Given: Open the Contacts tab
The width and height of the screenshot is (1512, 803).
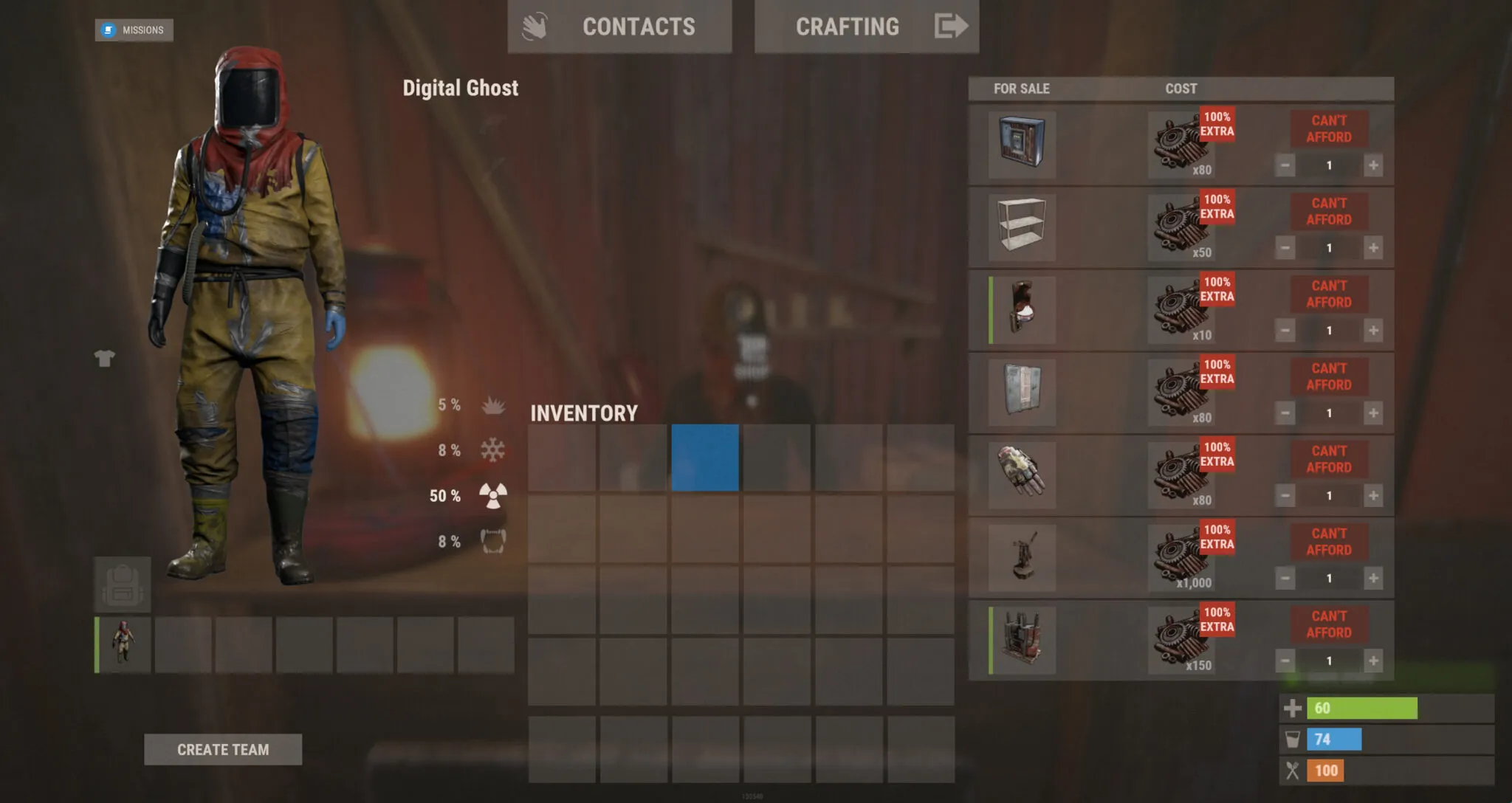Looking at the screenshot, I should [638, 27].
